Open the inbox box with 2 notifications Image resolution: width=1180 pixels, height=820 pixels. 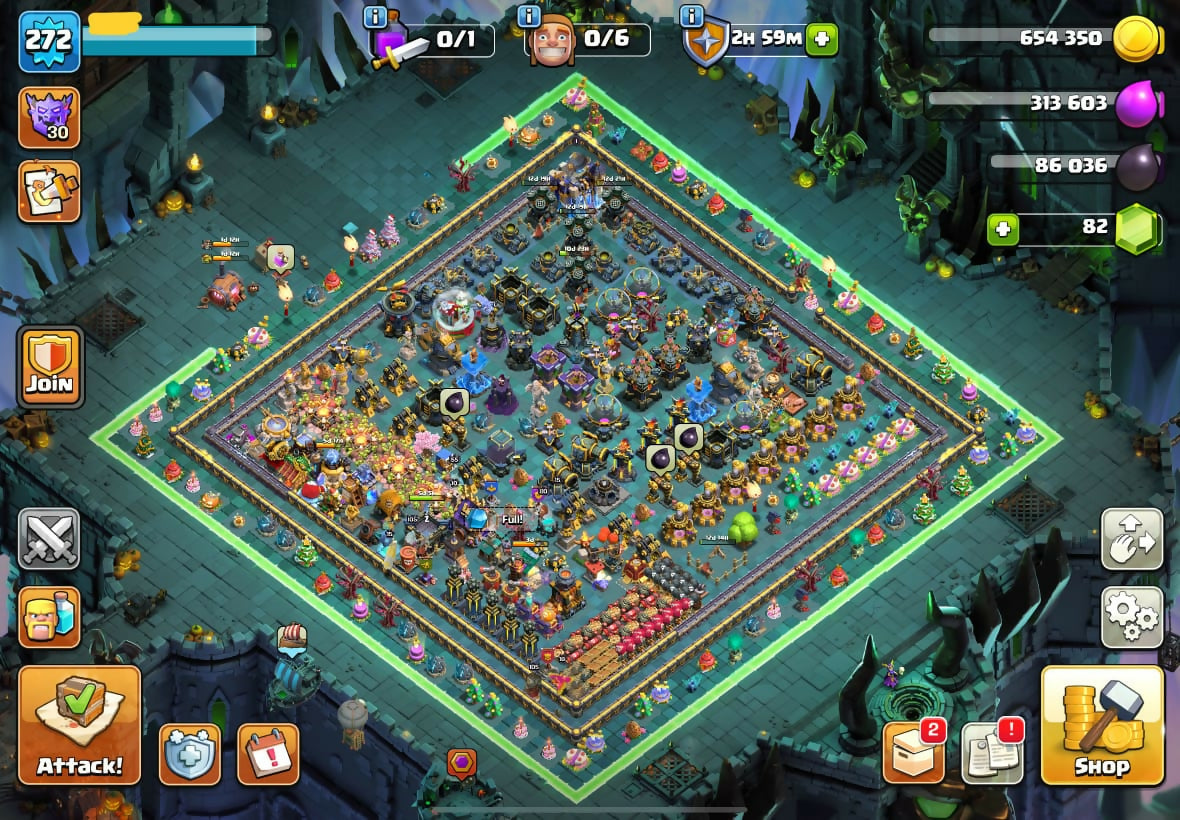[914, 752]
